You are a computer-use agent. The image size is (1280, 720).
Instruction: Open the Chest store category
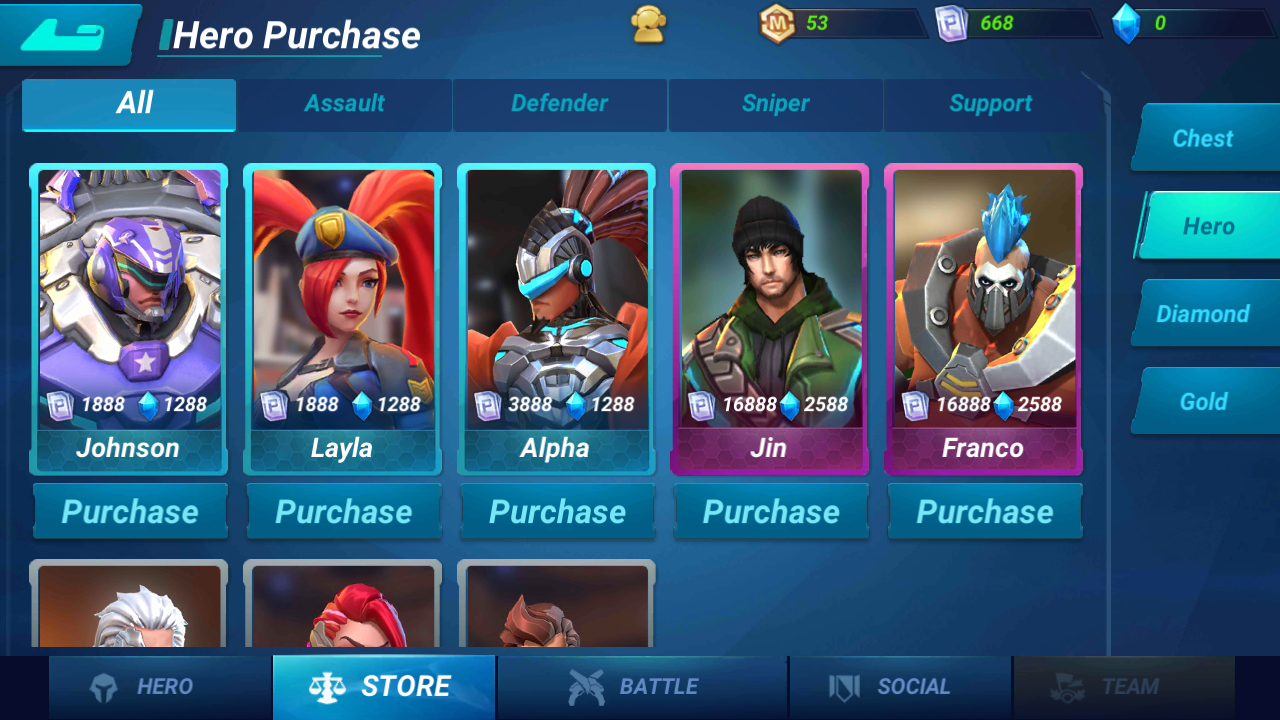(x=1203, y=139)
